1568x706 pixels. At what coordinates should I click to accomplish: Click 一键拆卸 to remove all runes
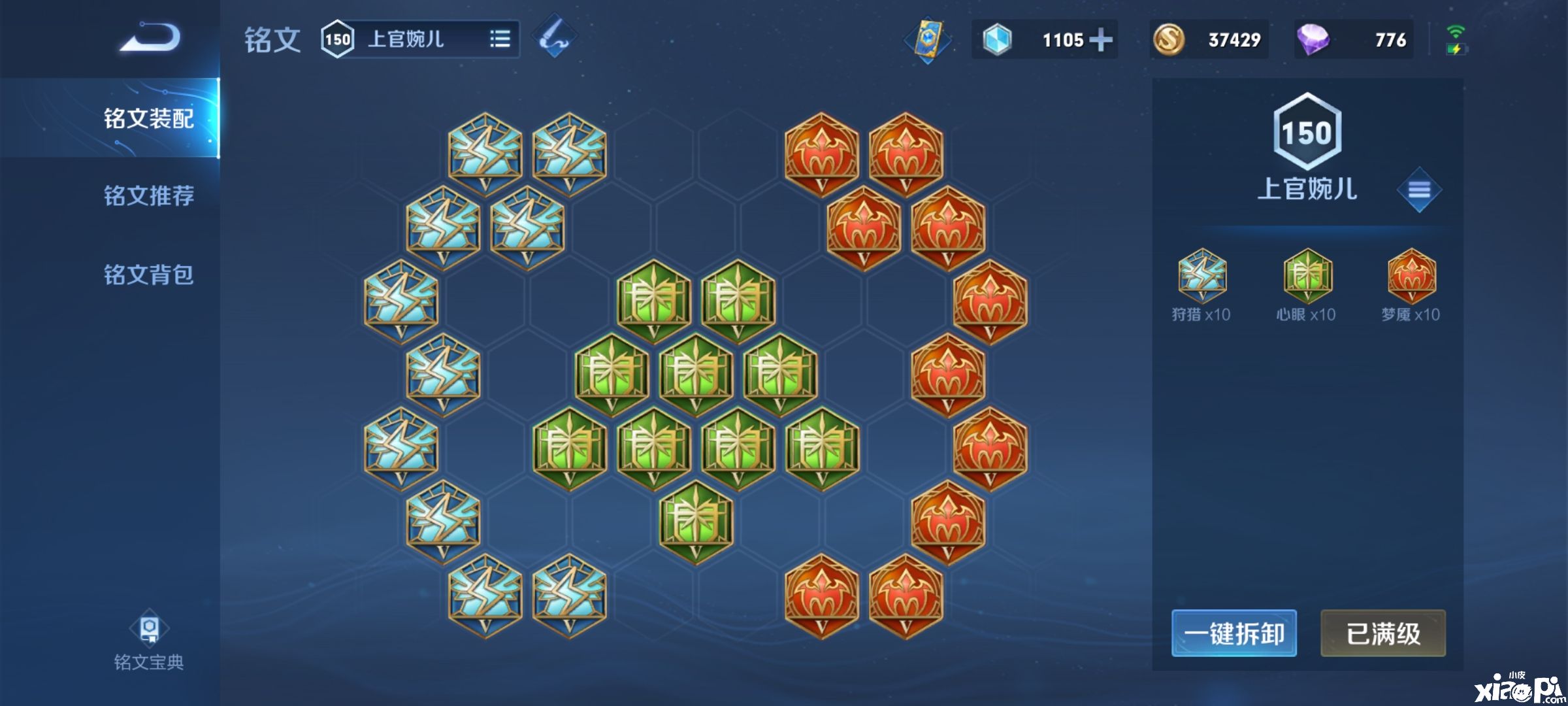click(1233, 633)
